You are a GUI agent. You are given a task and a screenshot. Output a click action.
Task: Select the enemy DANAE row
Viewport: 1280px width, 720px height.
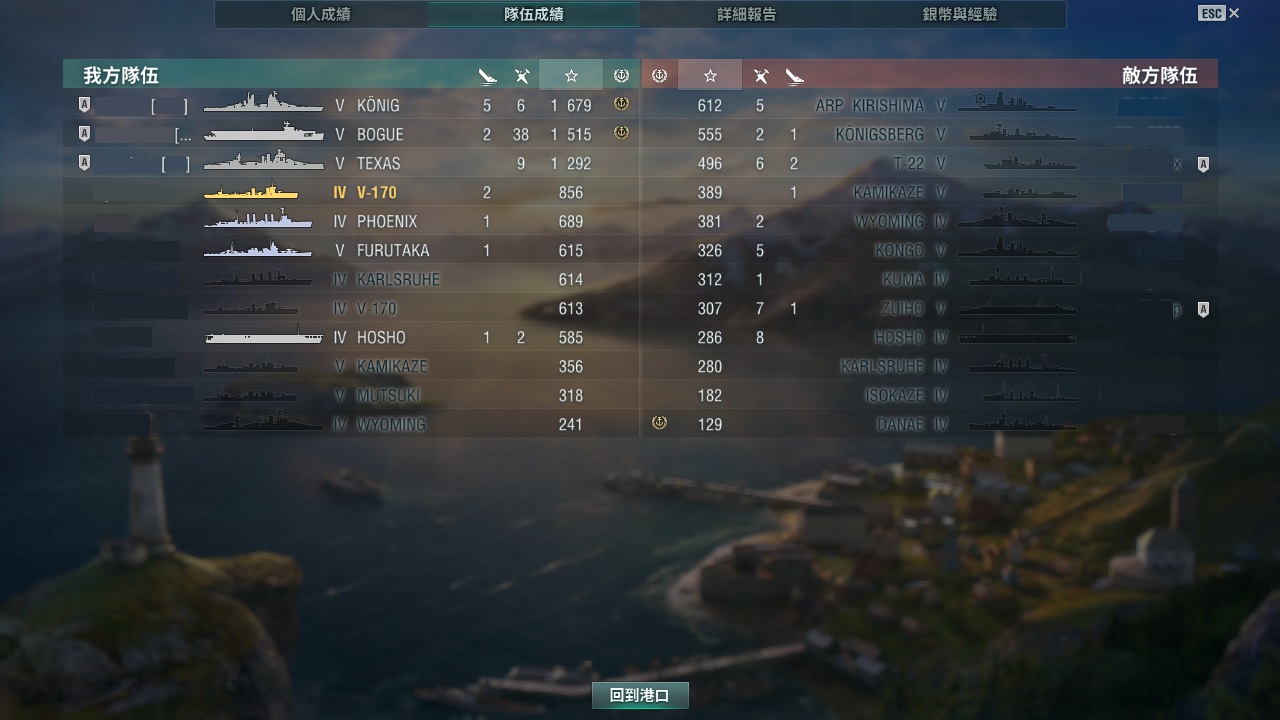click(928, 424)
